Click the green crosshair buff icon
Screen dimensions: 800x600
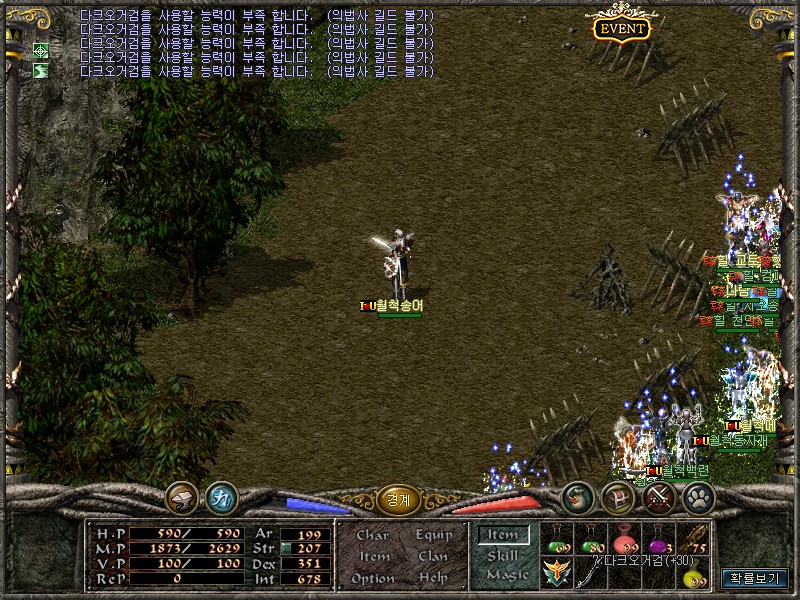coord(41,50)
